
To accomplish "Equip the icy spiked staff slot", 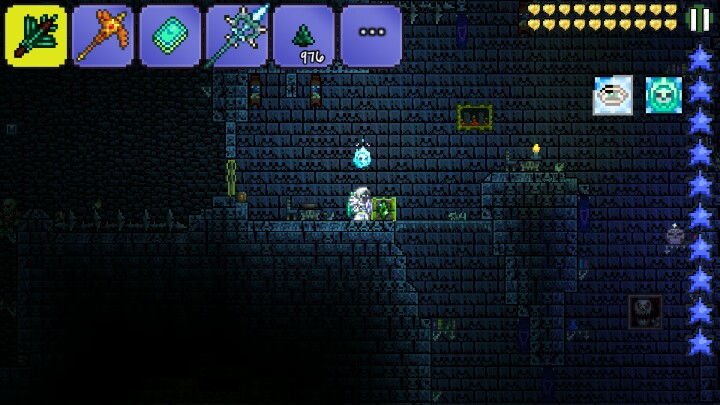I will (x=237, y=36).
